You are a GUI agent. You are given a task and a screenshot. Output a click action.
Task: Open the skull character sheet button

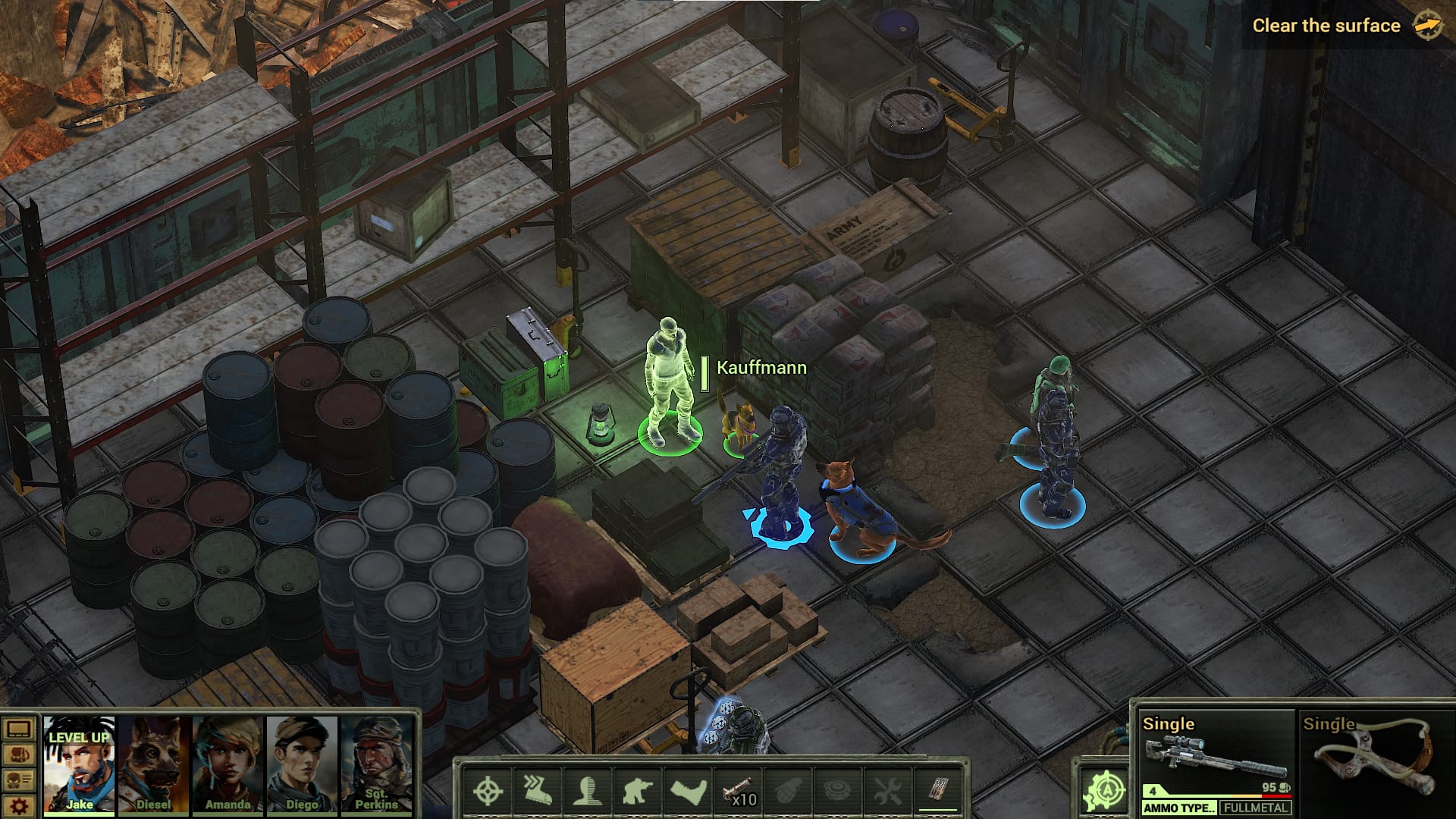pos(19,780)
